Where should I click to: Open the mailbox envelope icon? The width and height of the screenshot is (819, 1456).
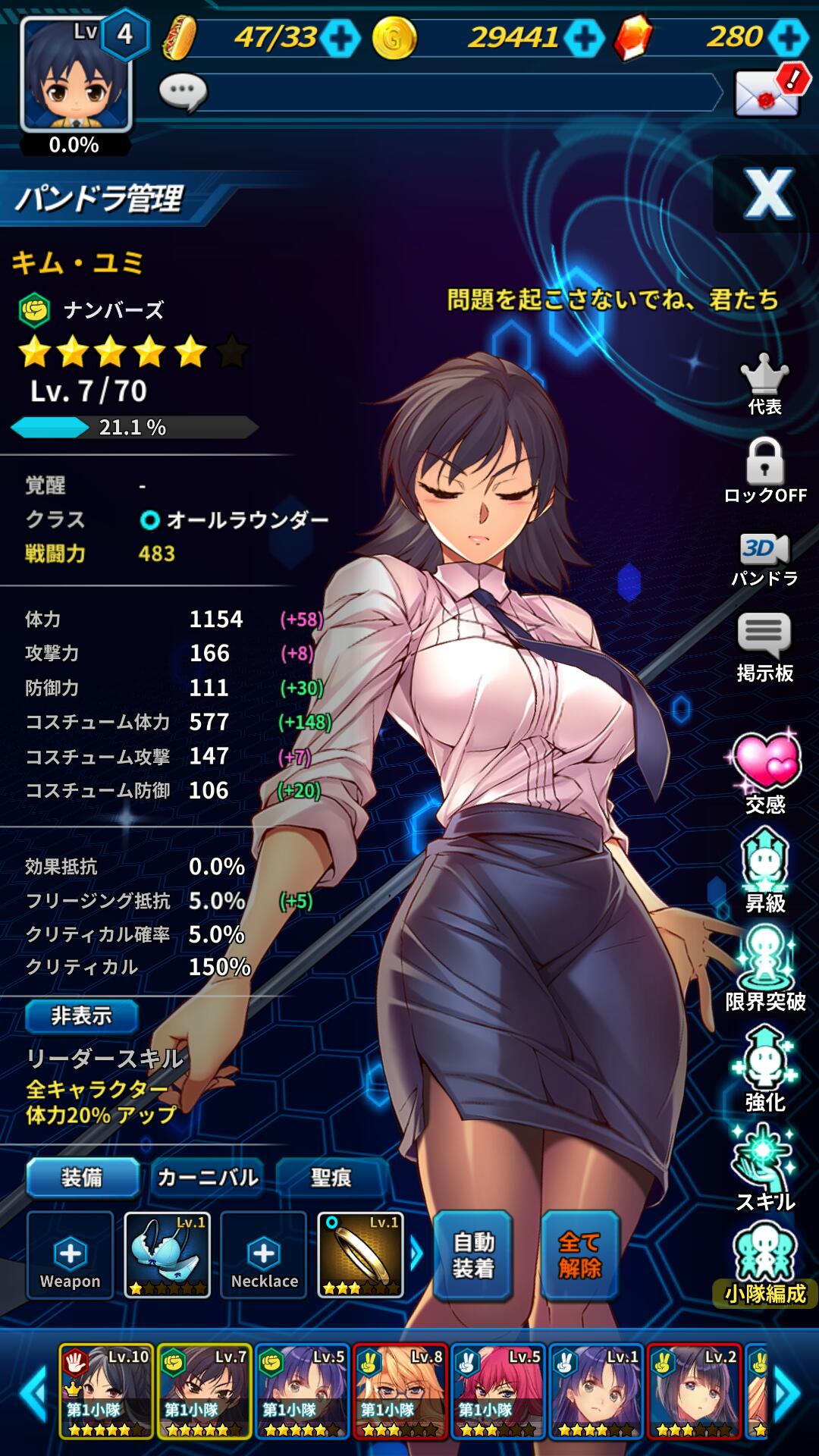767,93
